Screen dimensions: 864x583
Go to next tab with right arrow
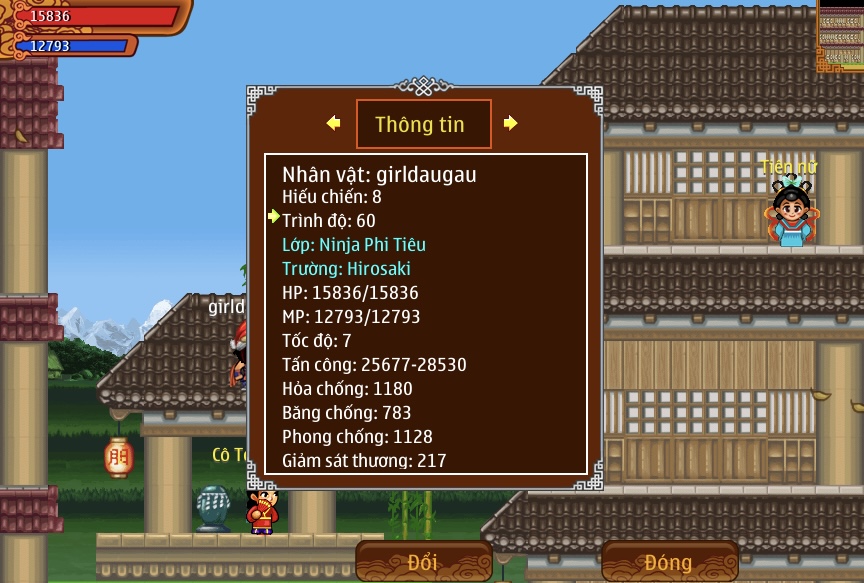[510, 123]
